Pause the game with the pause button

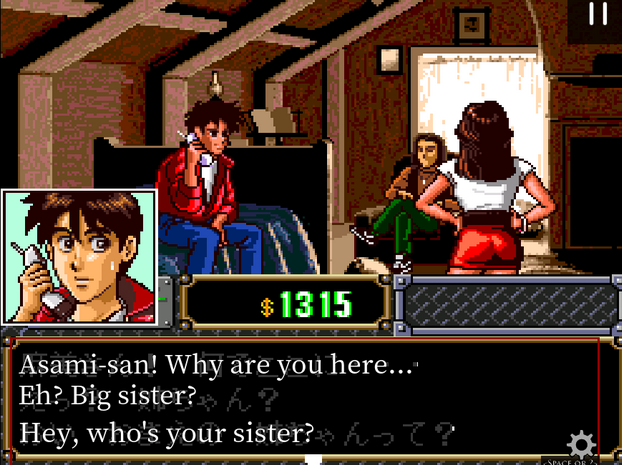[x=598, y=14]
